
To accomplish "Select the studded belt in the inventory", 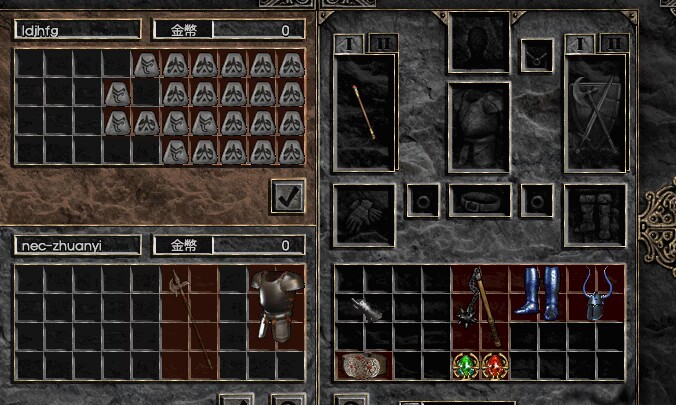I will click(x=363, y=365).
